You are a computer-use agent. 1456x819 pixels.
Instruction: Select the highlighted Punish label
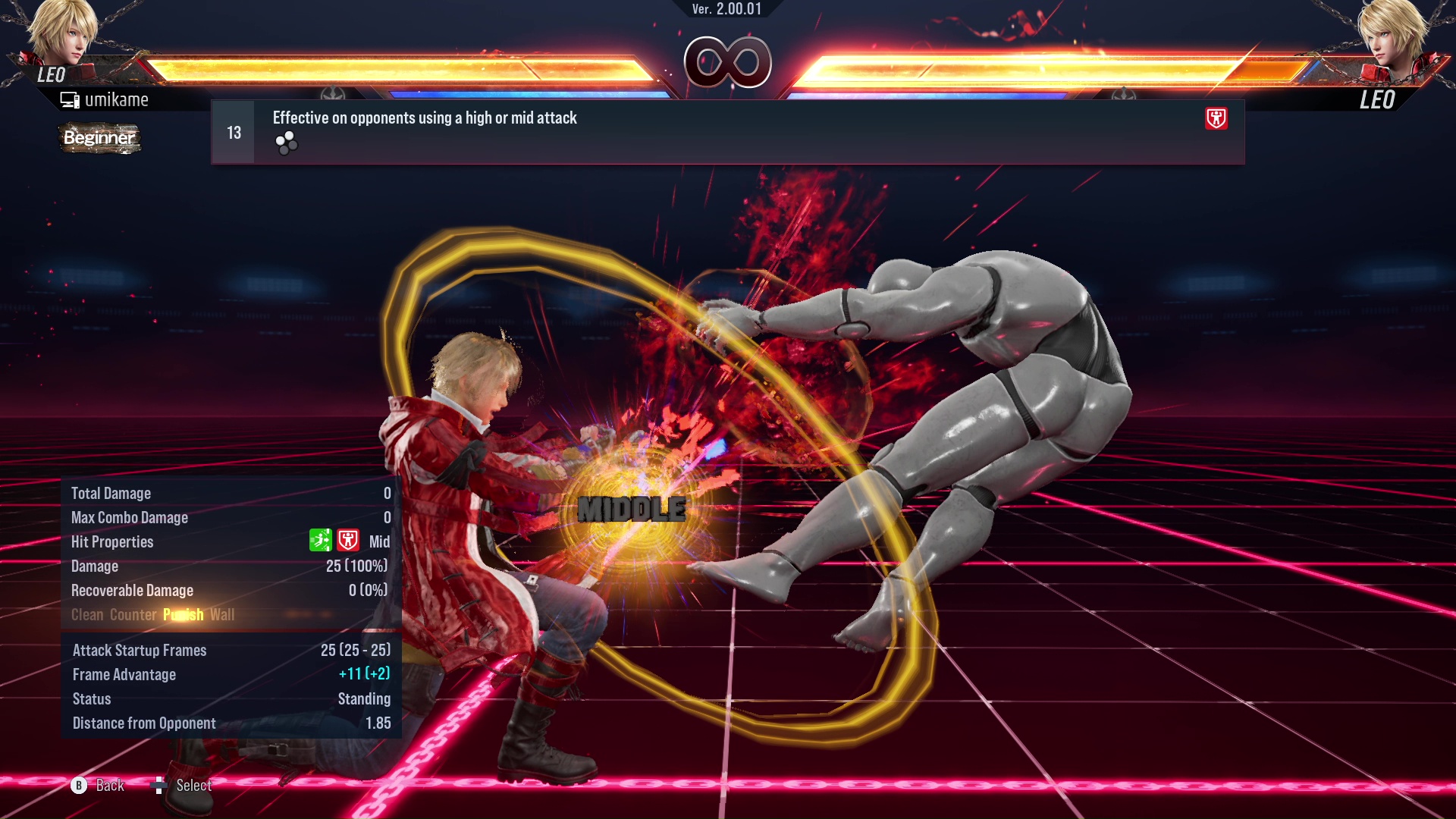[182, 615]
